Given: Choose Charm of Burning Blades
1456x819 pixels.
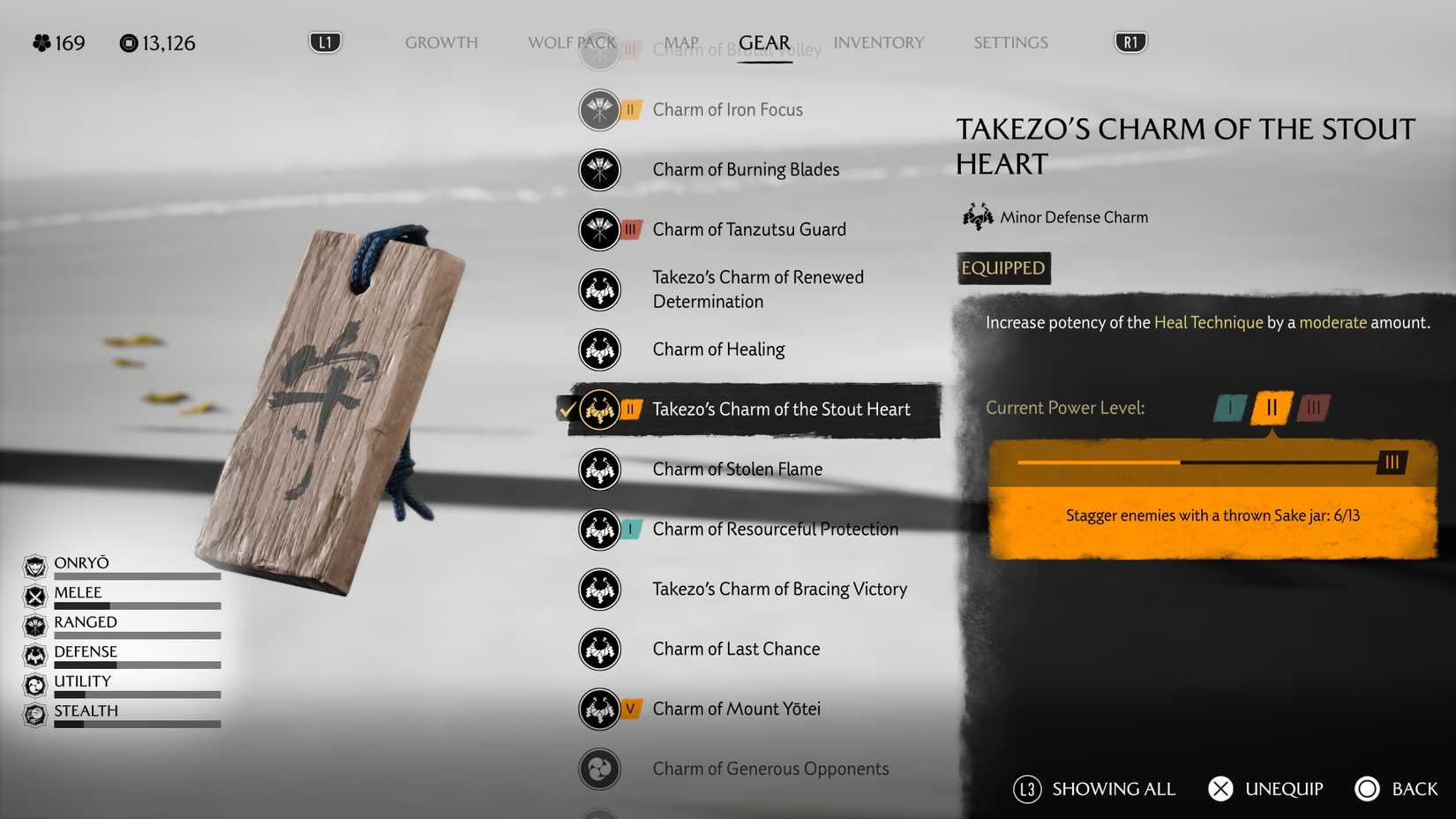Looking at the screenshot, I should 746,169.
